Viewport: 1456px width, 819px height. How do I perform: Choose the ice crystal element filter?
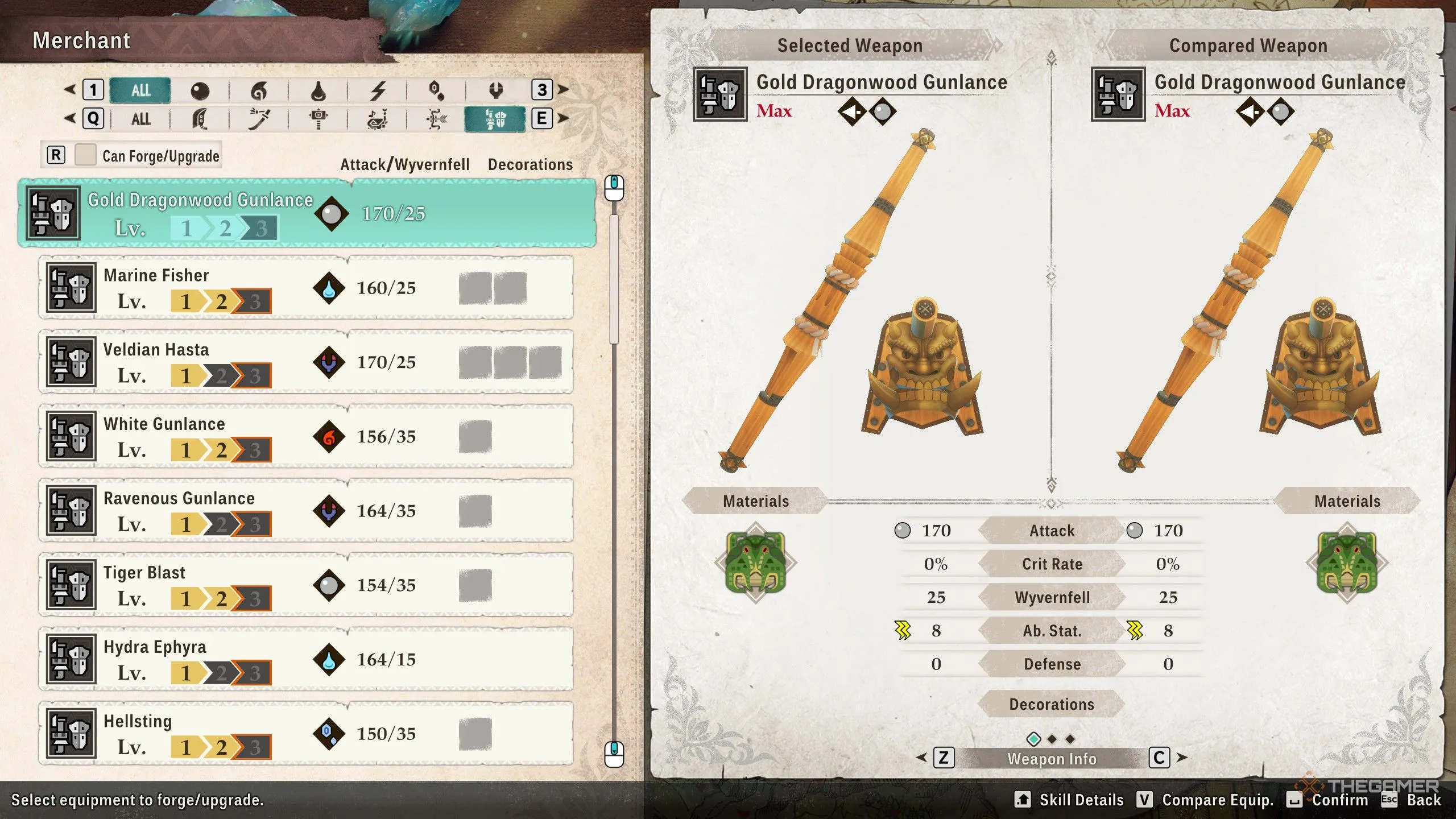coord(436,90)
